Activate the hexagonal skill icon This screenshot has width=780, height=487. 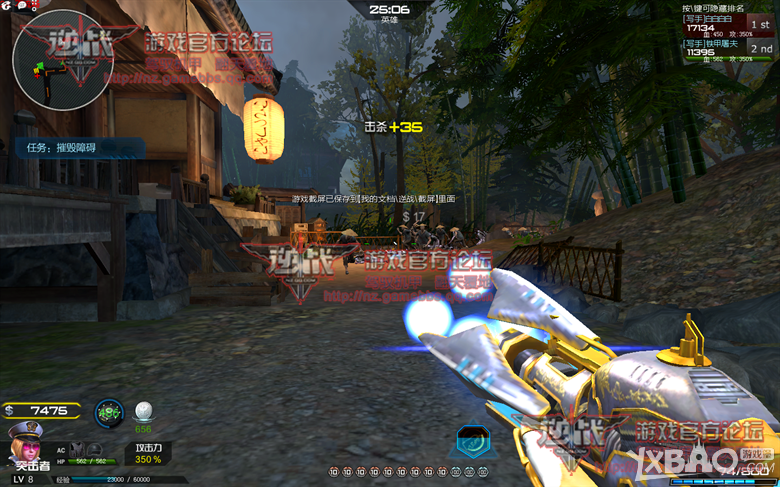(x=471, y=440)
